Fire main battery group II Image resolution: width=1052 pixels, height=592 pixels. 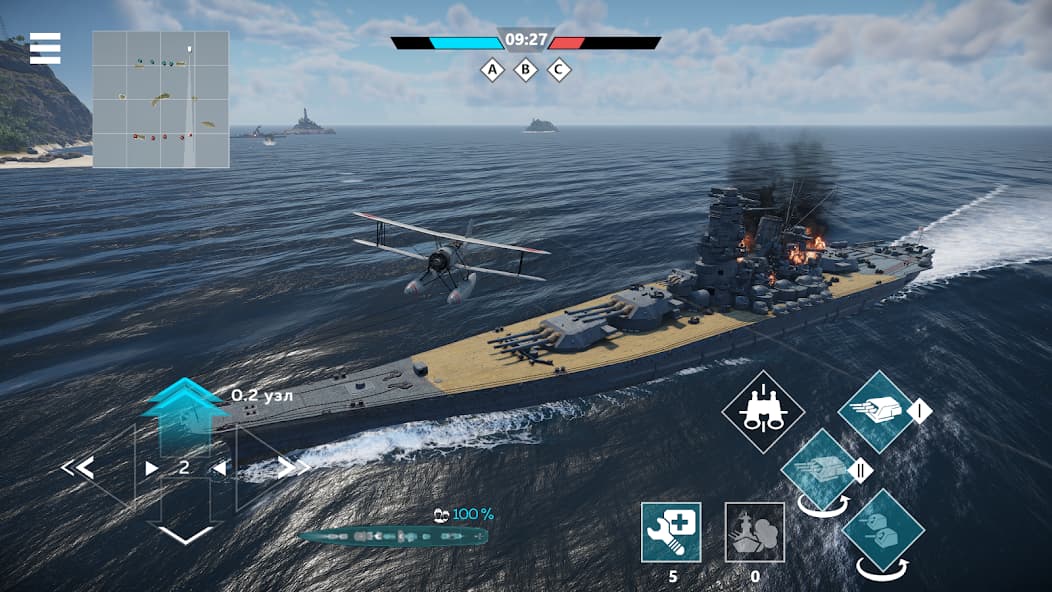point(820,470)
